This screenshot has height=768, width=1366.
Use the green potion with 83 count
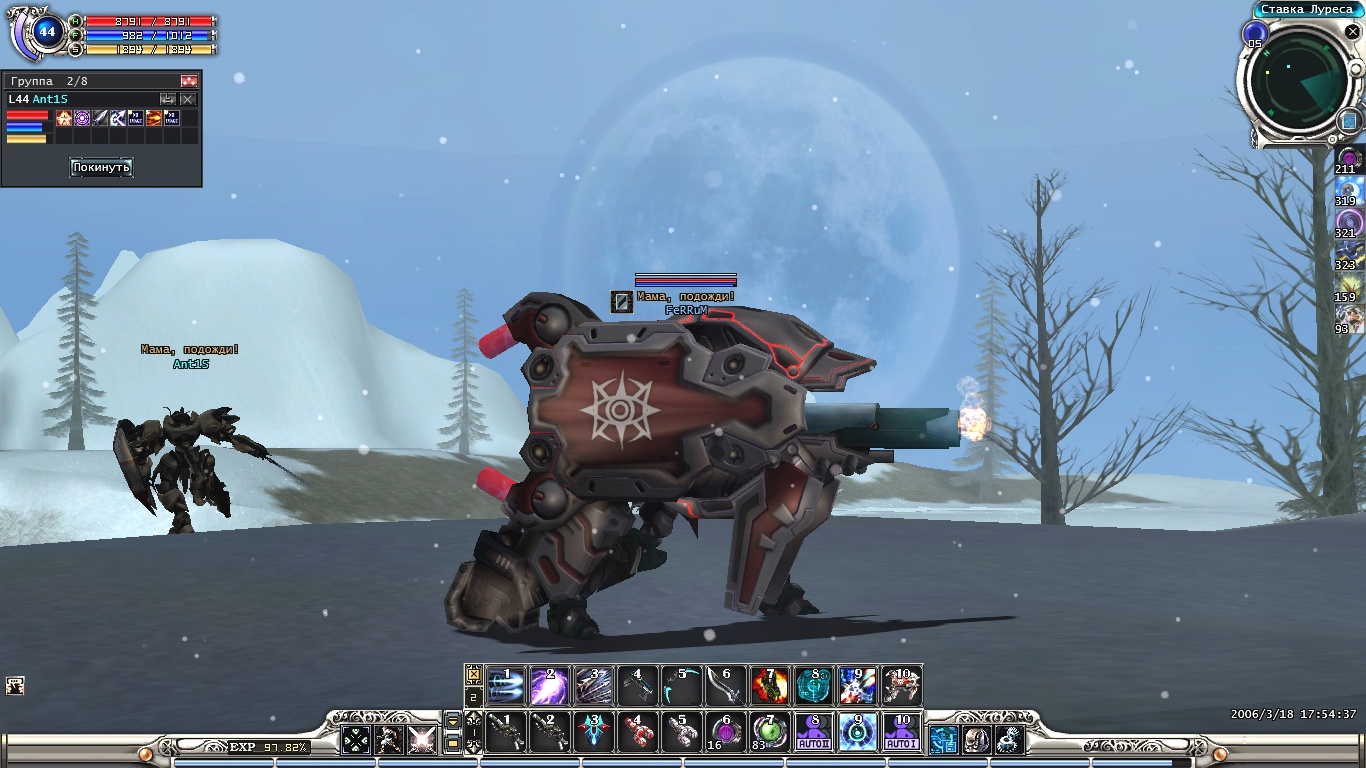click(x=769, y=733)
